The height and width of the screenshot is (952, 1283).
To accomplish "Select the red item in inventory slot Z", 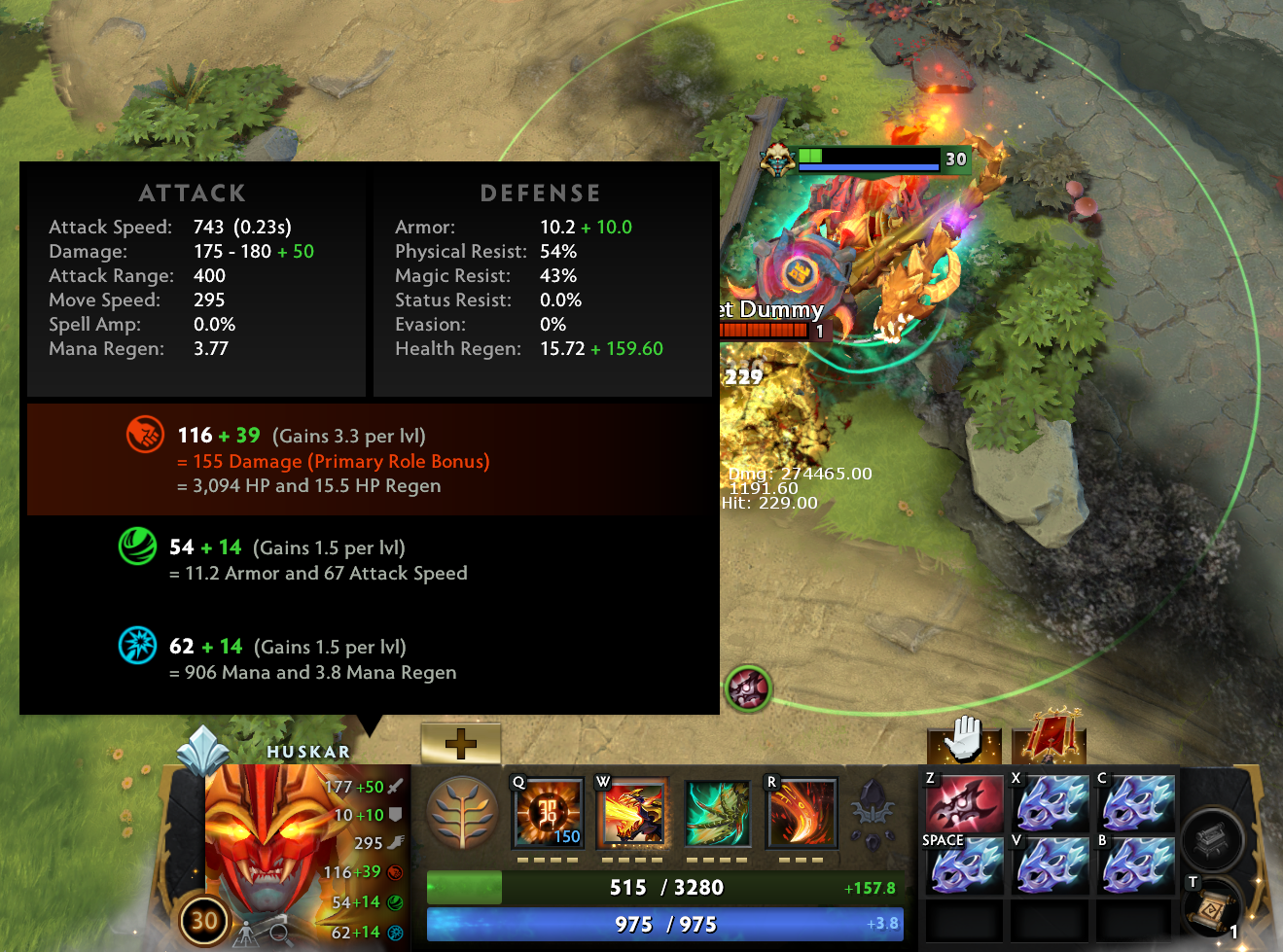I will (962, 802).
